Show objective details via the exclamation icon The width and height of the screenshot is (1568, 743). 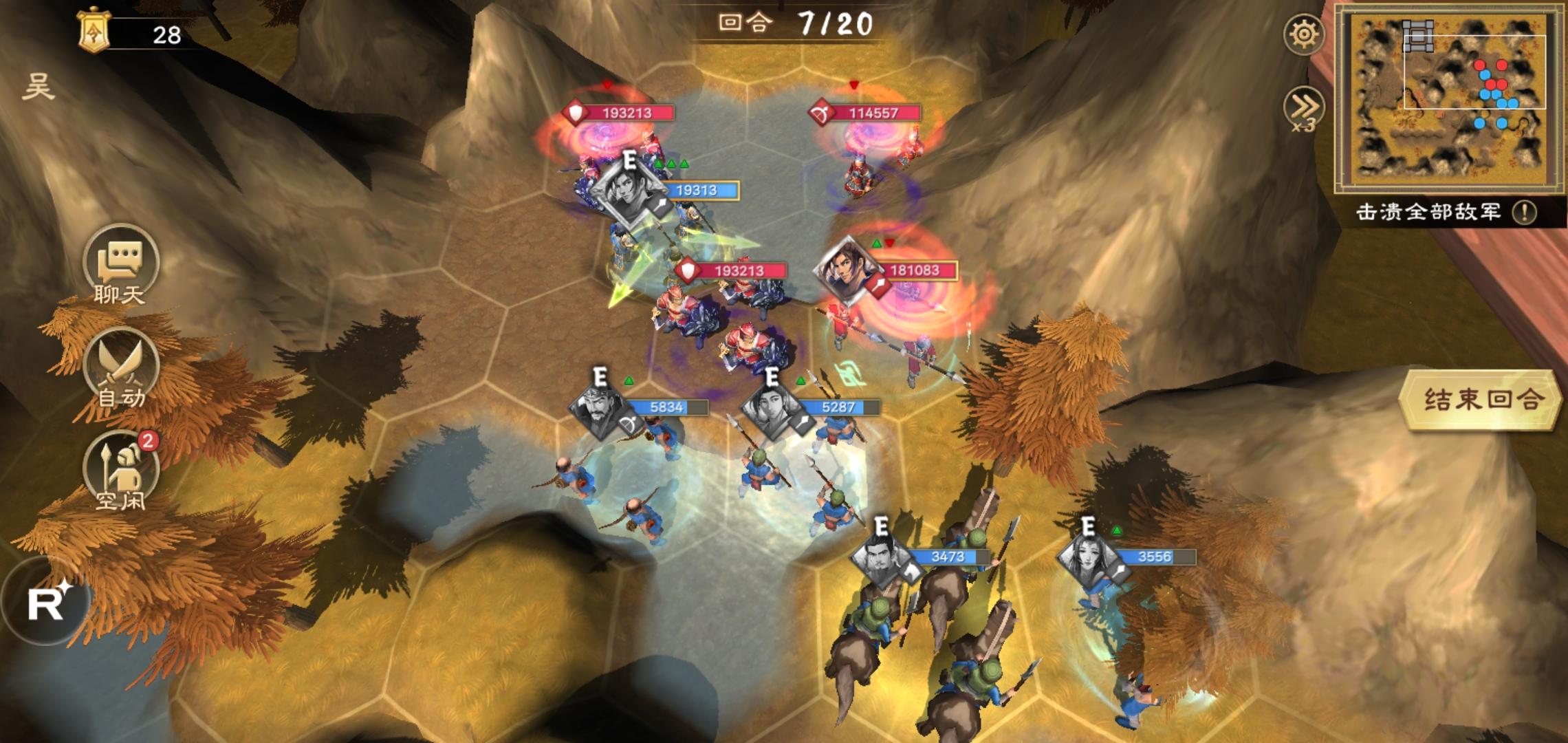(1524, 212)
